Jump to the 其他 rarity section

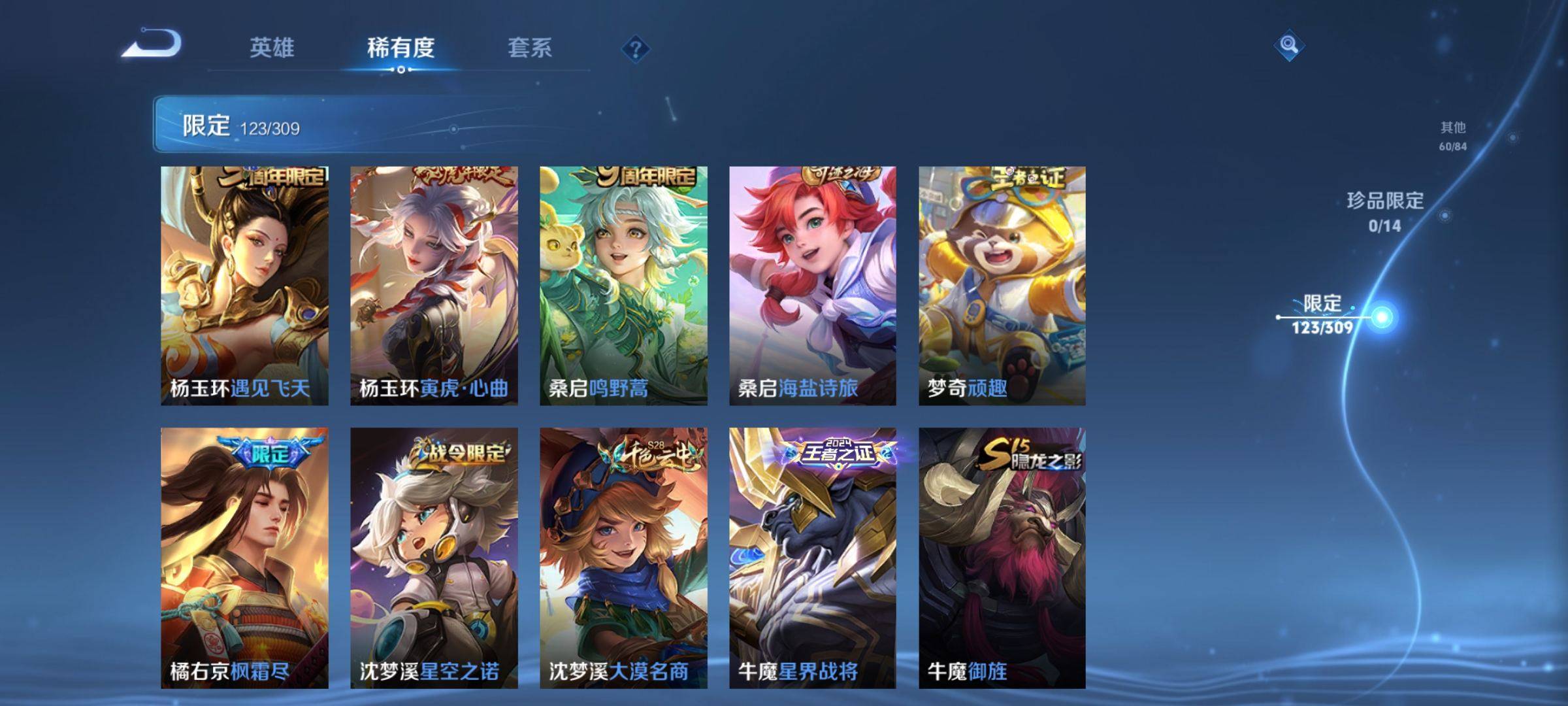pos(1453,135)
